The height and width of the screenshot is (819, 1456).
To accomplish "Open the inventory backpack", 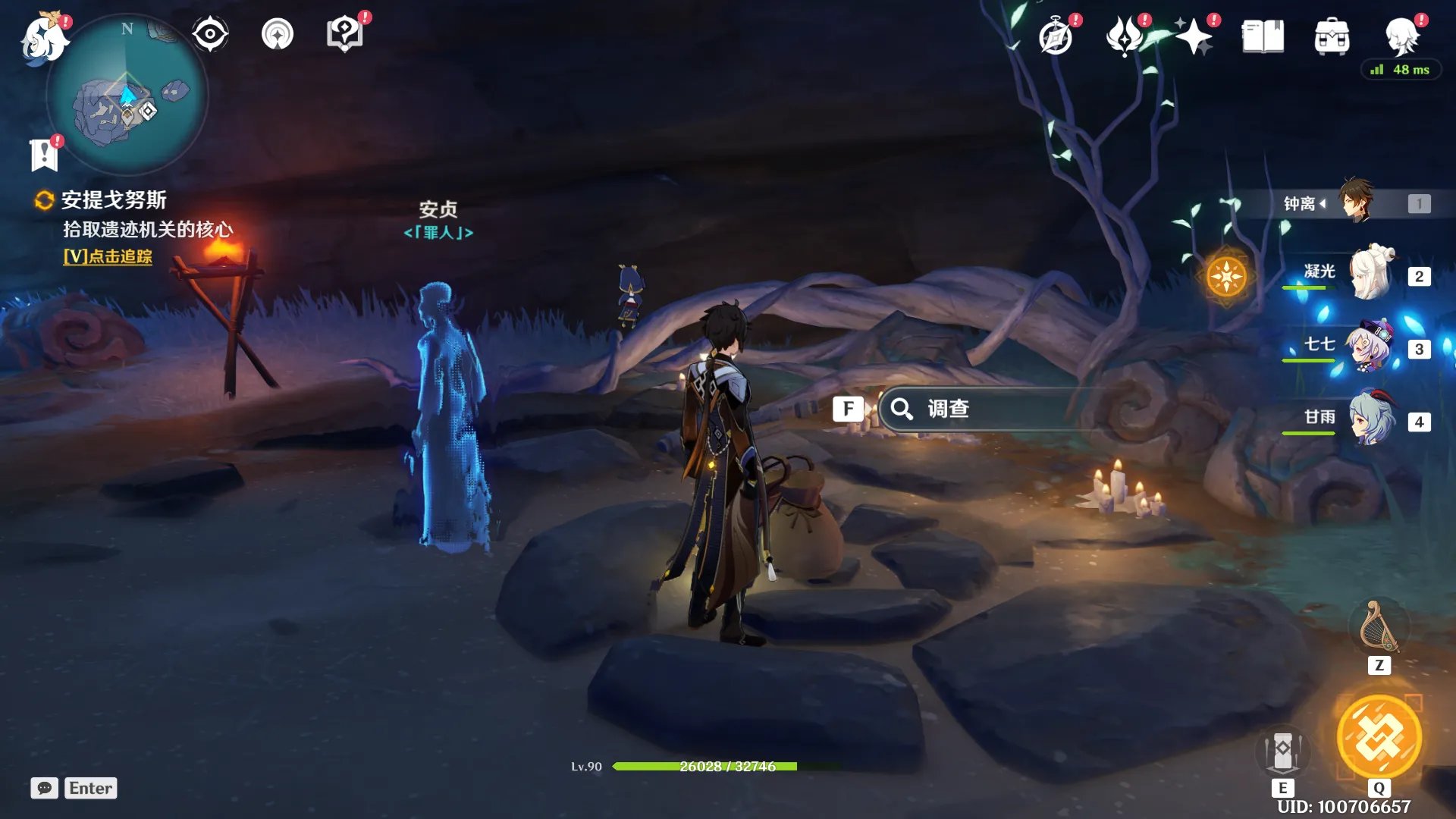I will pos(1332,37).
